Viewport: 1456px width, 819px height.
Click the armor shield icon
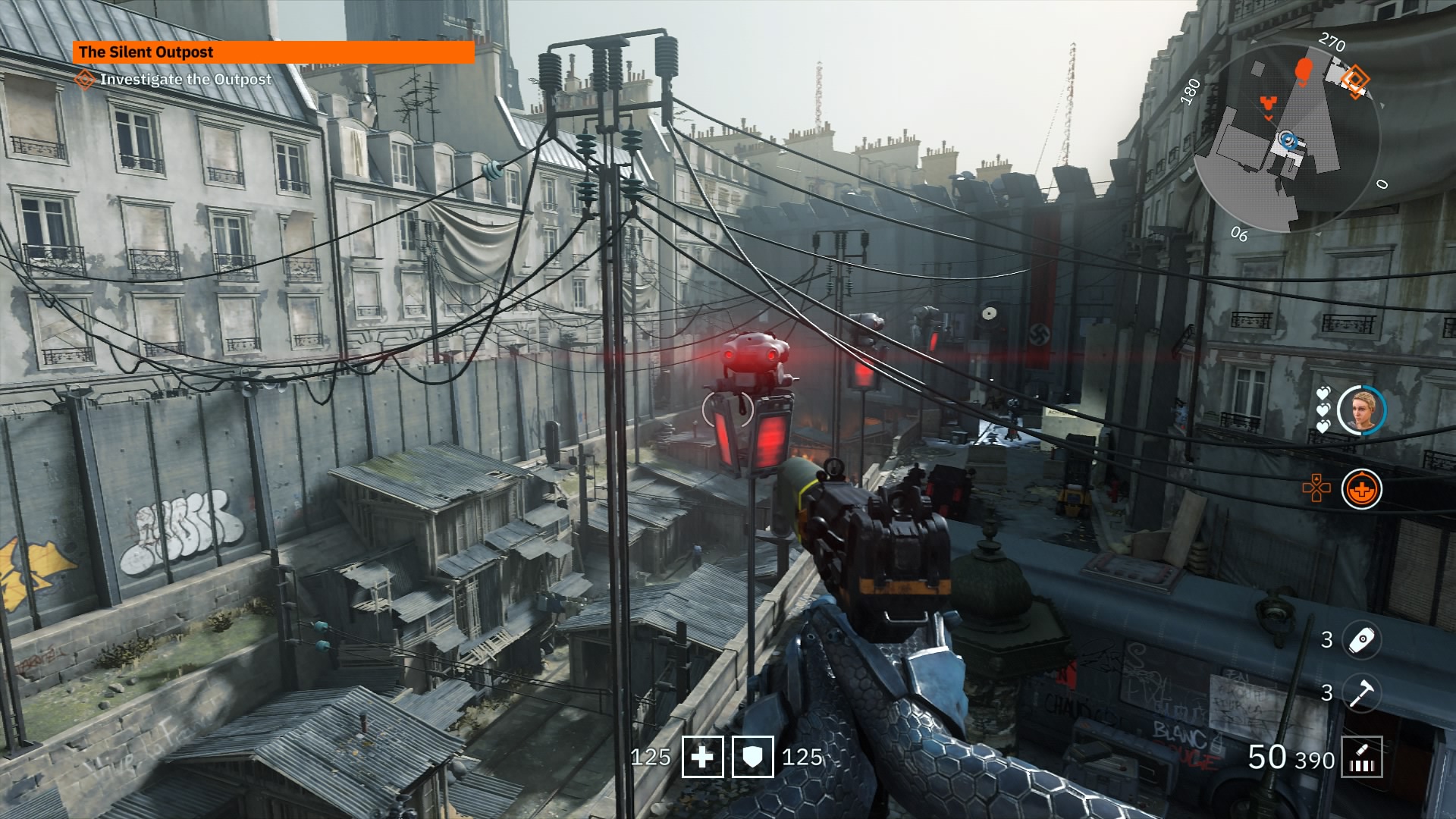tap(752, 757)
